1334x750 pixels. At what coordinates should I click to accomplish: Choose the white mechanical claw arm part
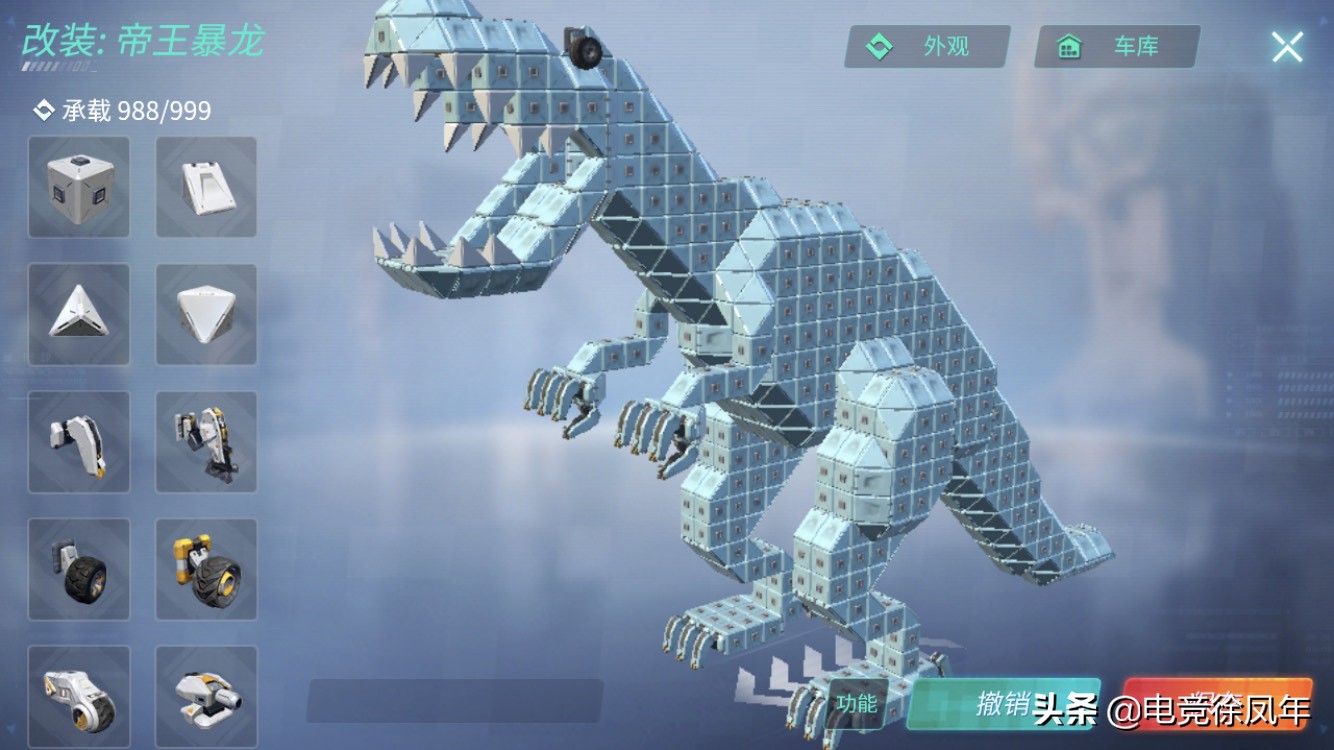pyautogui.click(x=79, y=441)
